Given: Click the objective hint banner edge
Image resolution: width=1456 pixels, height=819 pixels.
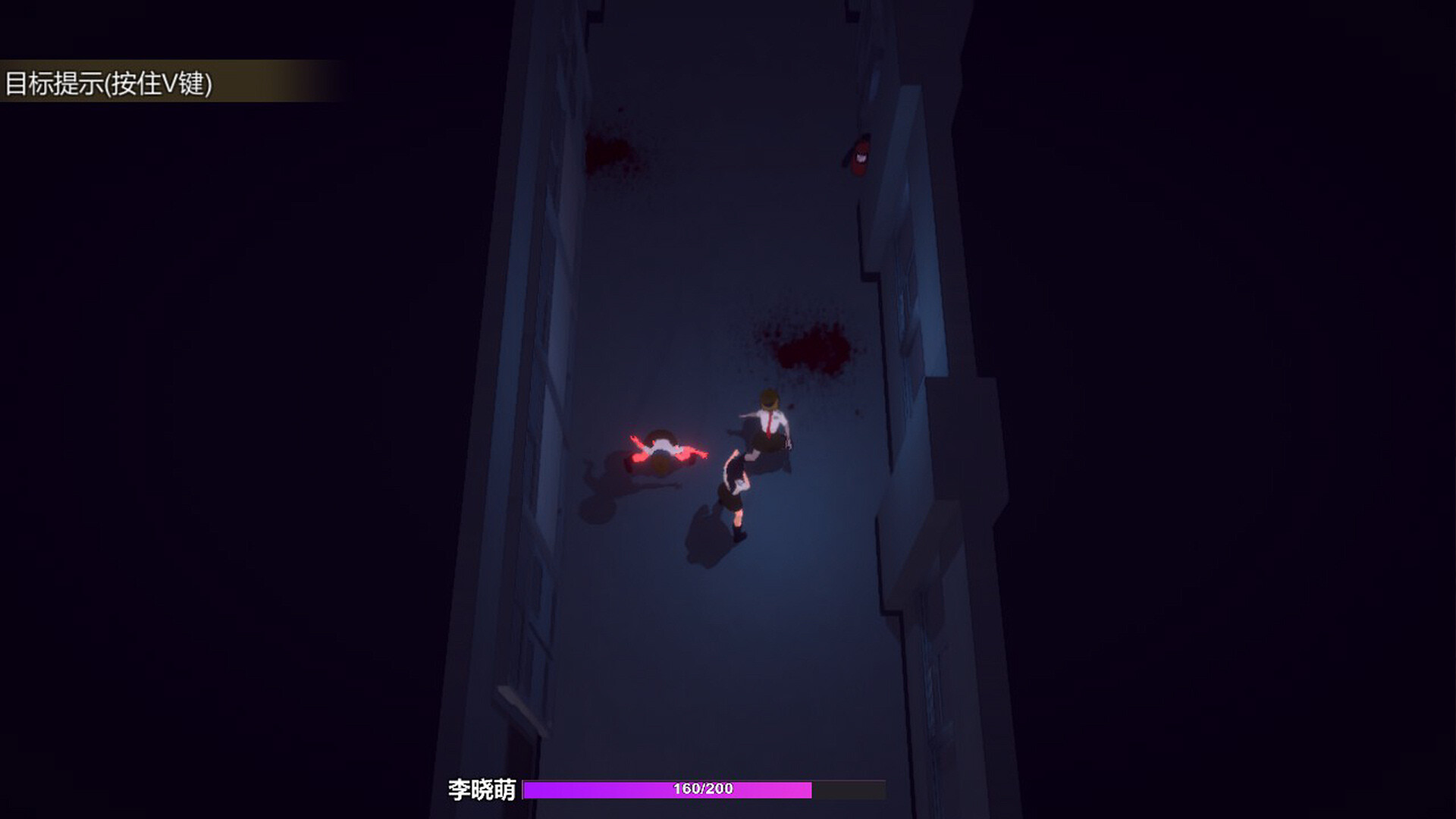Looking at the screenshot, I should click(x=334, y=80).
